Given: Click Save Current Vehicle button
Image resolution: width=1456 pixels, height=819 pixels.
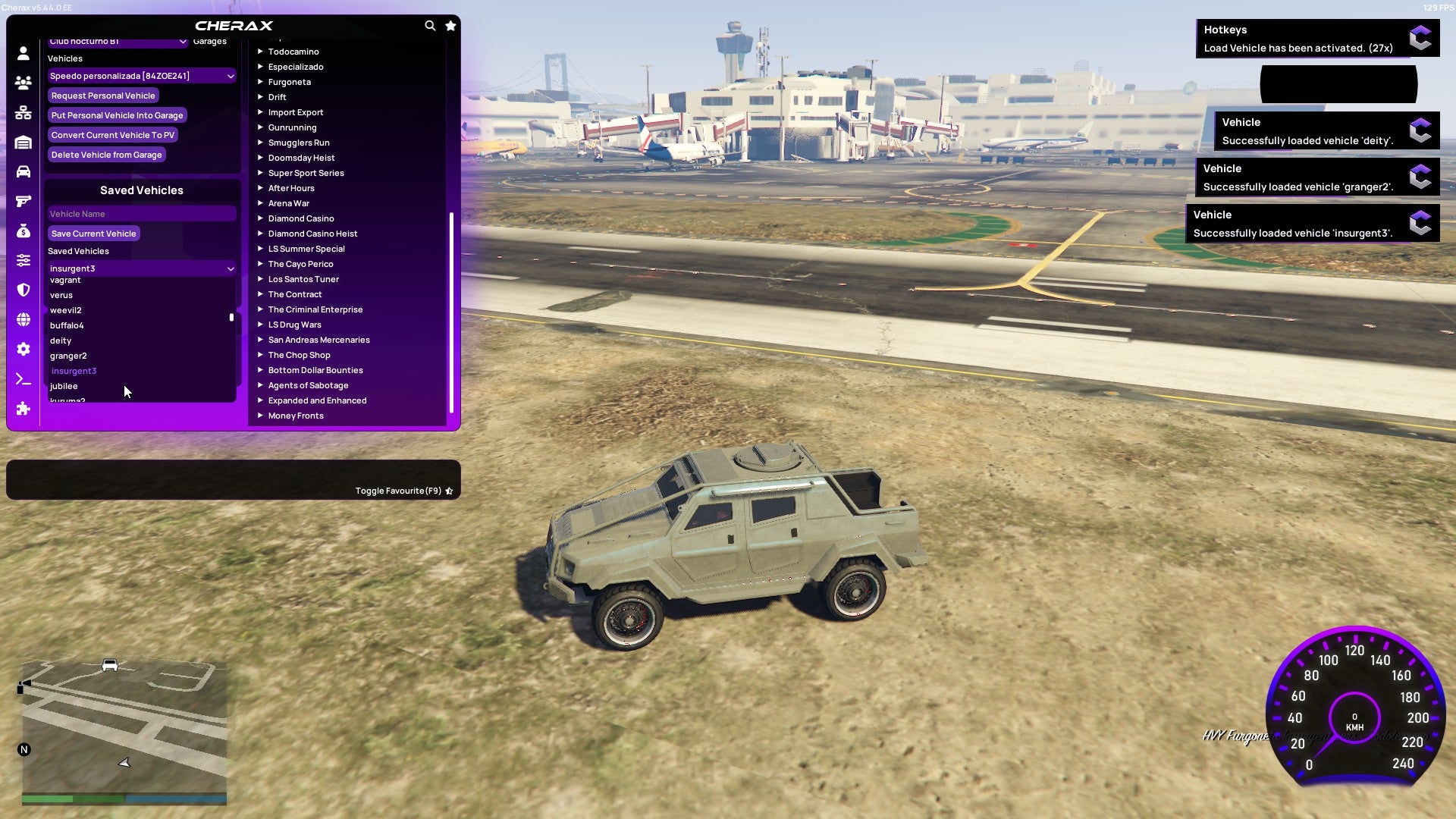Looking at the screenshot, I should (93, 234).
